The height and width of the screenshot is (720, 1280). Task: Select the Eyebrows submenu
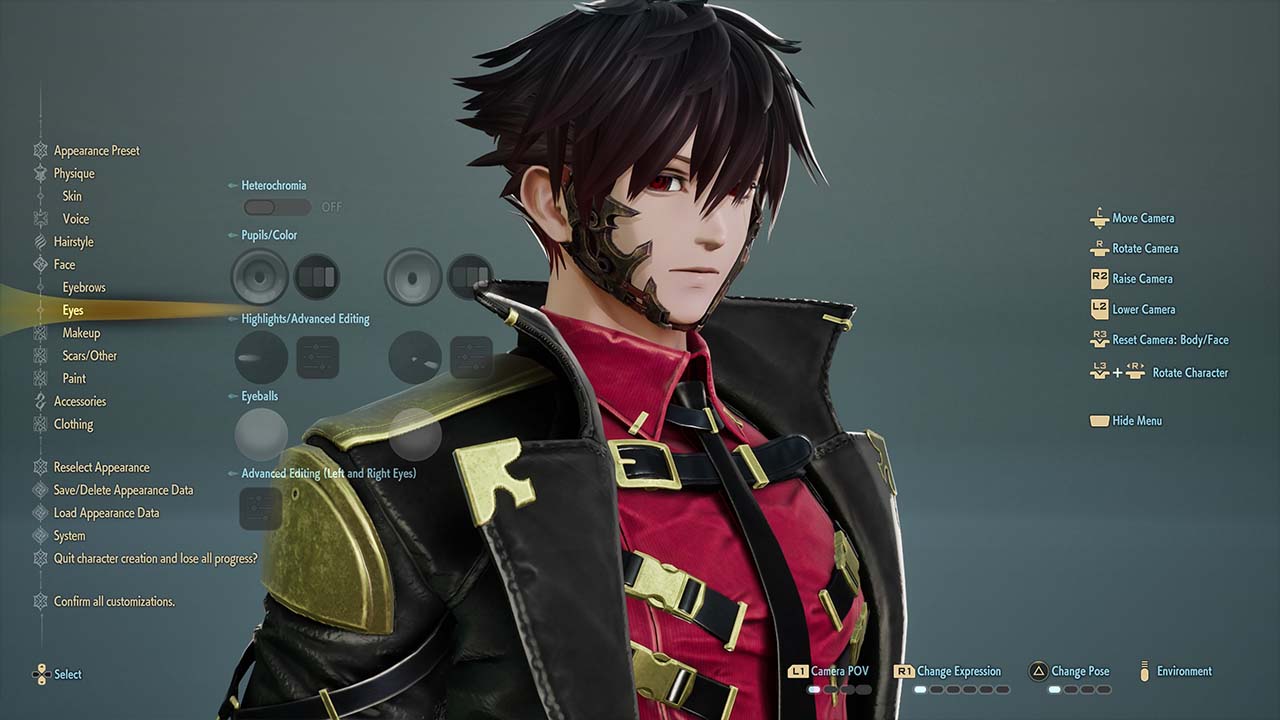(x=84, y=288)
